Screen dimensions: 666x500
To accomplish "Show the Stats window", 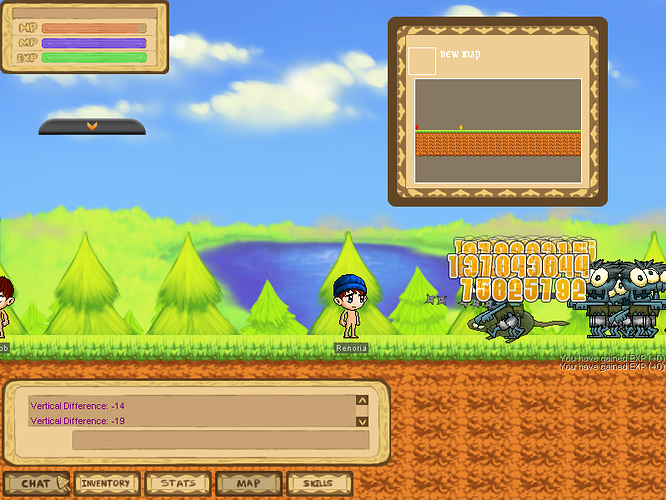I will pyautogui.click(x=178, y=483).
